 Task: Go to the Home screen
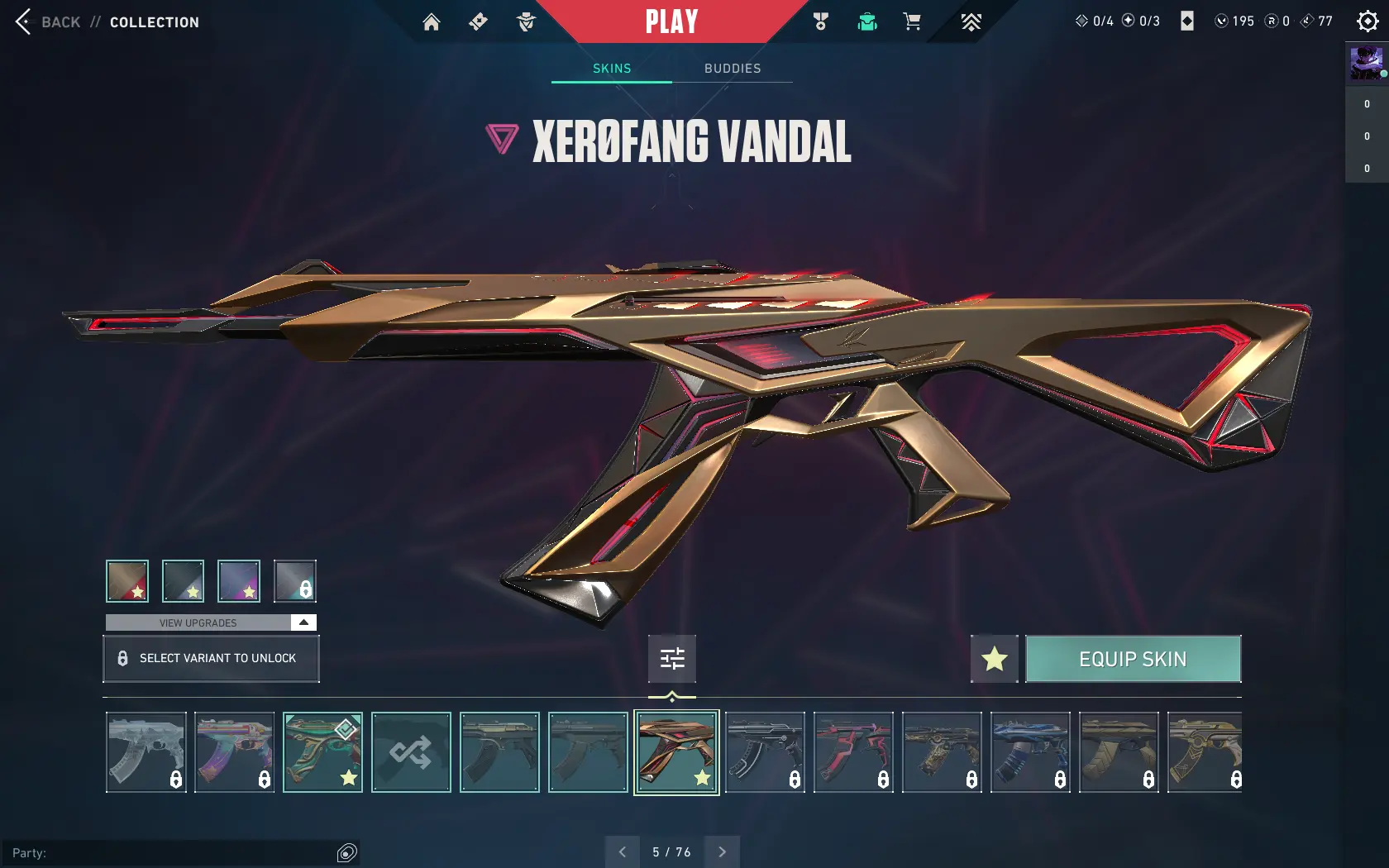point(431,21)
